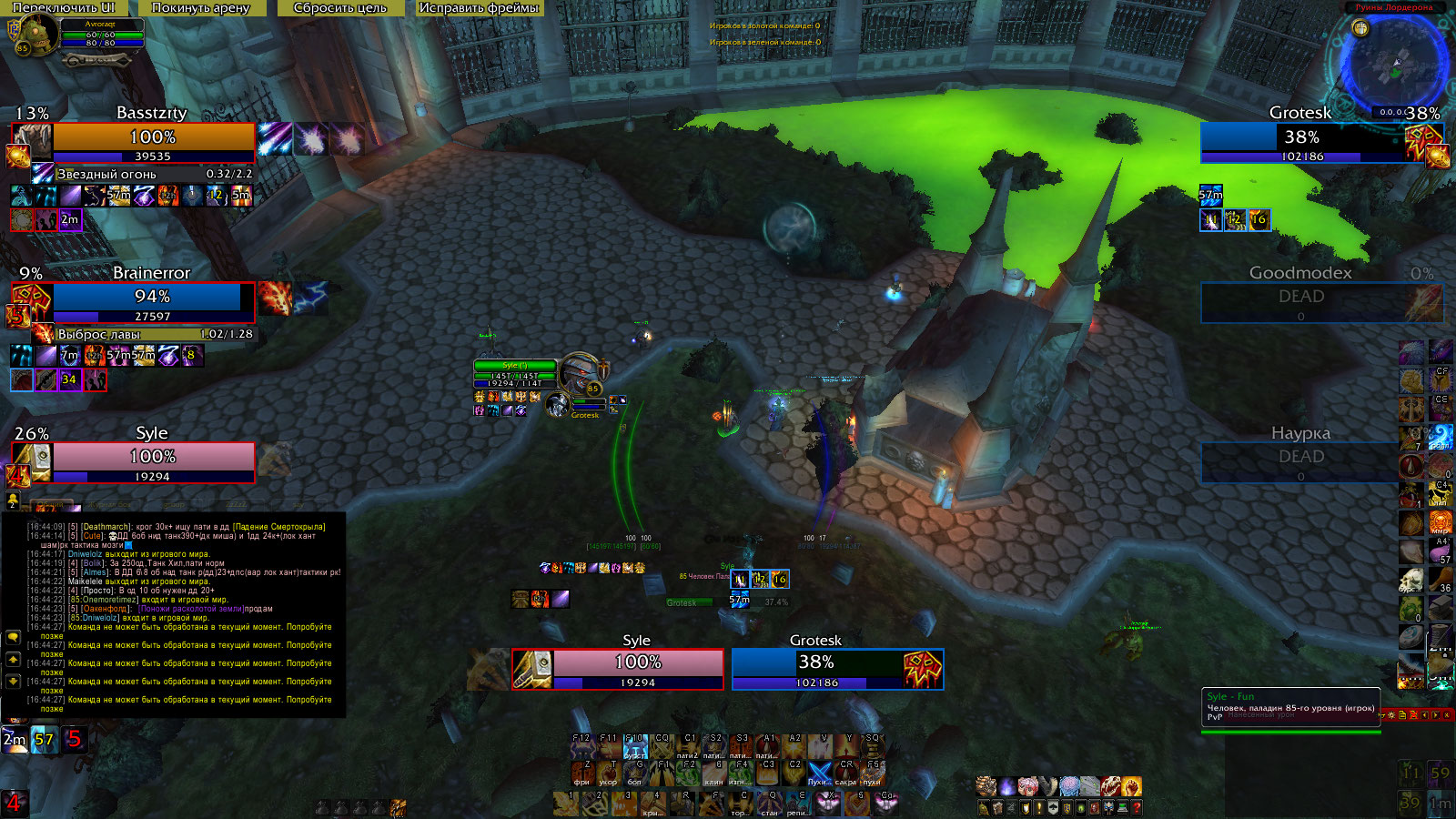The height and width of the screenshot is (819, 1456).
Task: Click the "Переключить UI" button
Action: click(64, 8)
